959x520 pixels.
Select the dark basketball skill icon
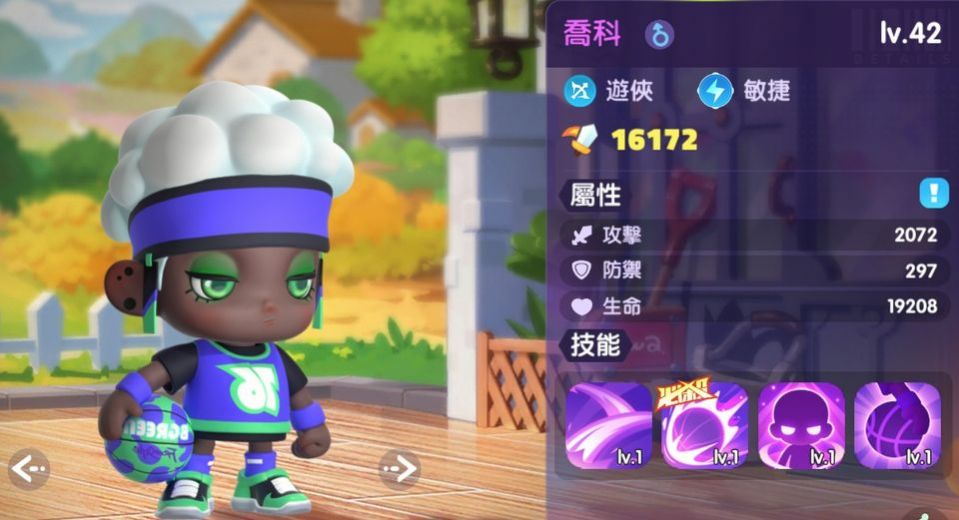click(x=897, y=426)
